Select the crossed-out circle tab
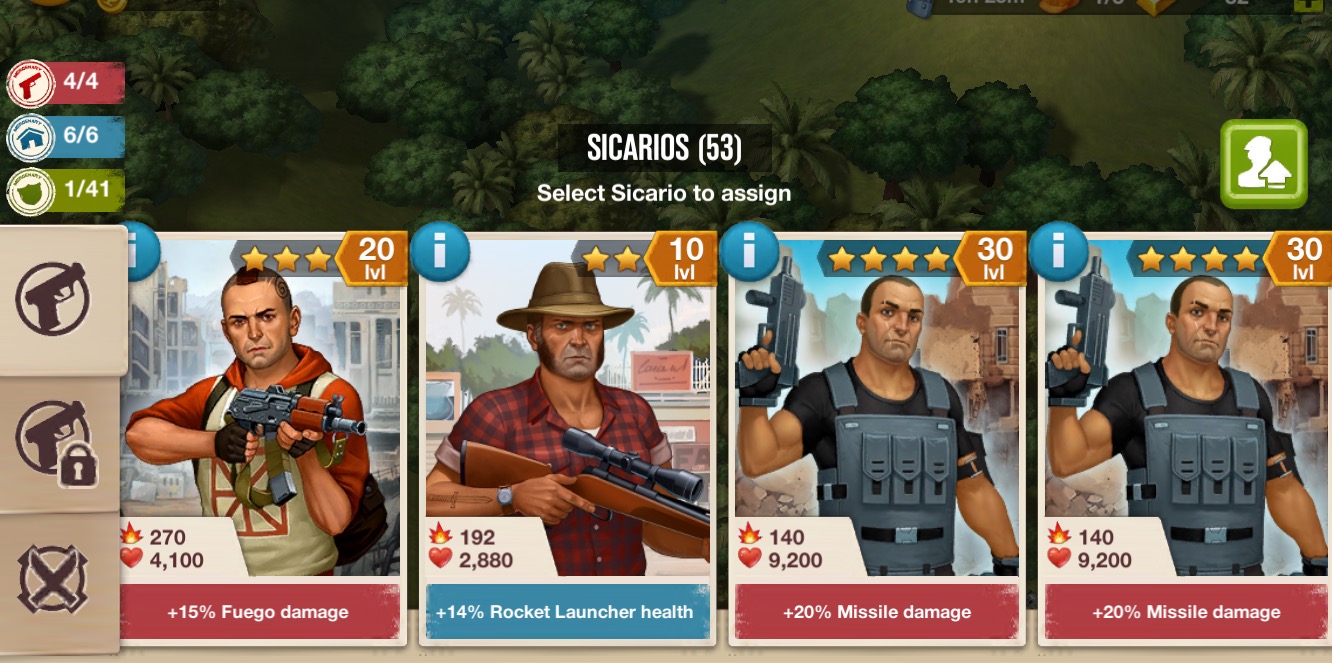The image size is (1332, 663). 53,579
